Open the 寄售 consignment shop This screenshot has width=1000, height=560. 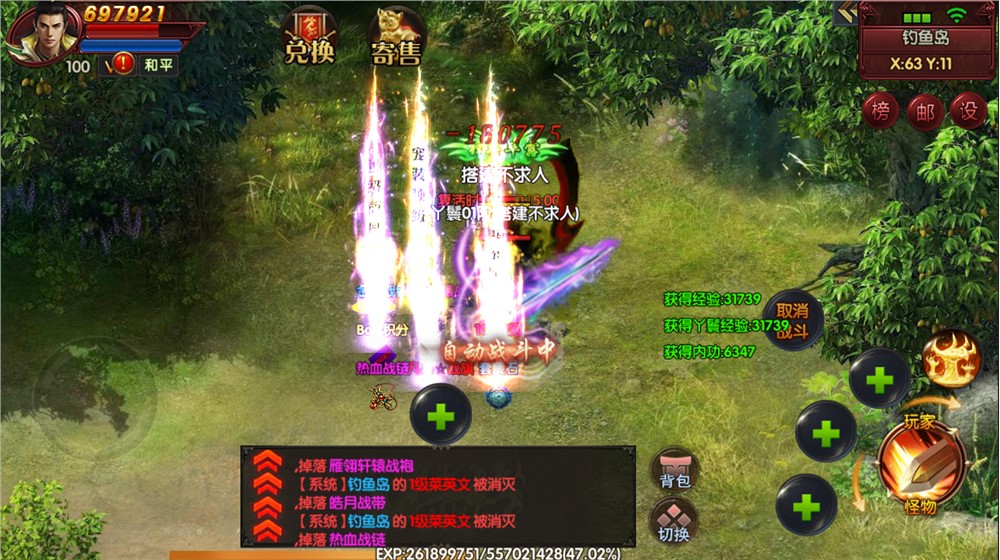point(395,38)
